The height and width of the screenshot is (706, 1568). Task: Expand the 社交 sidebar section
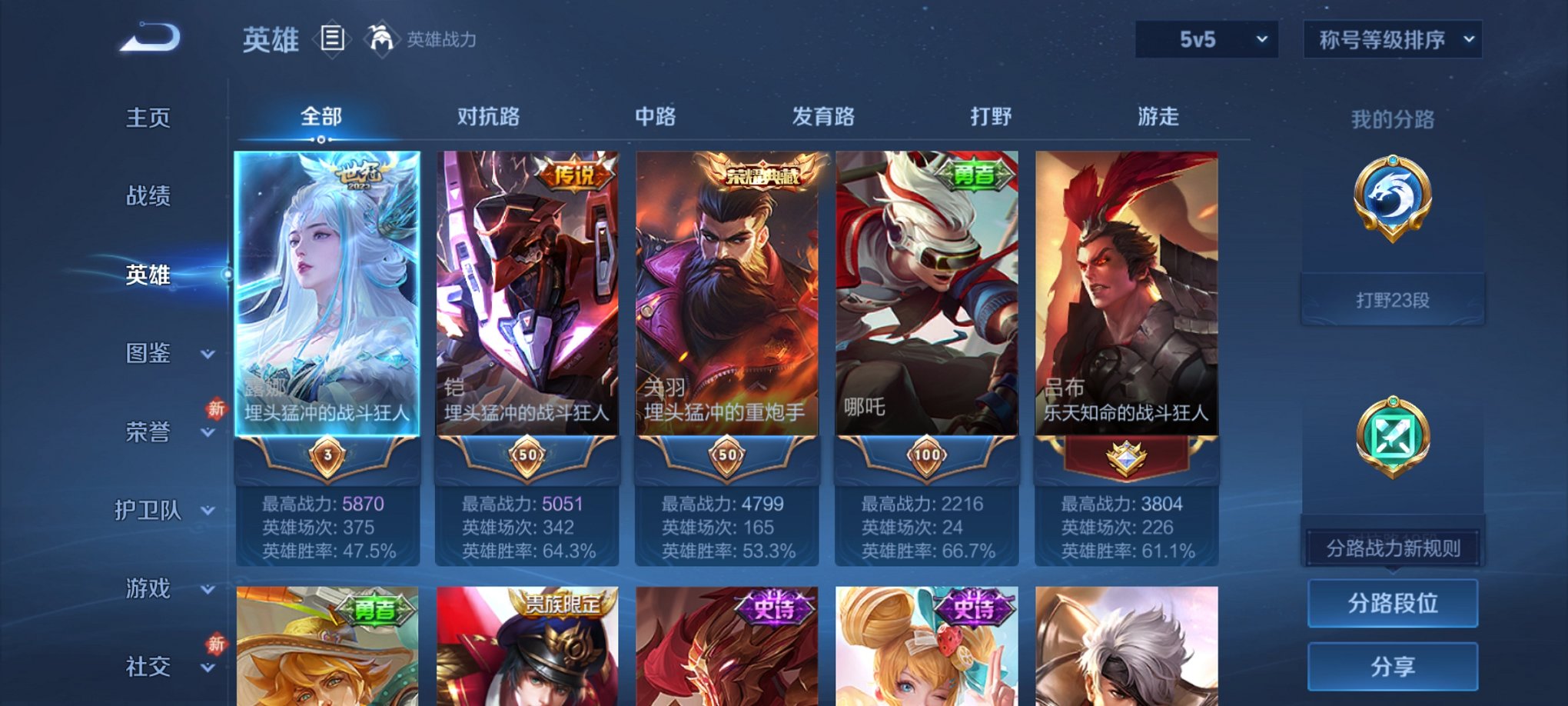[x=148, y=668]
